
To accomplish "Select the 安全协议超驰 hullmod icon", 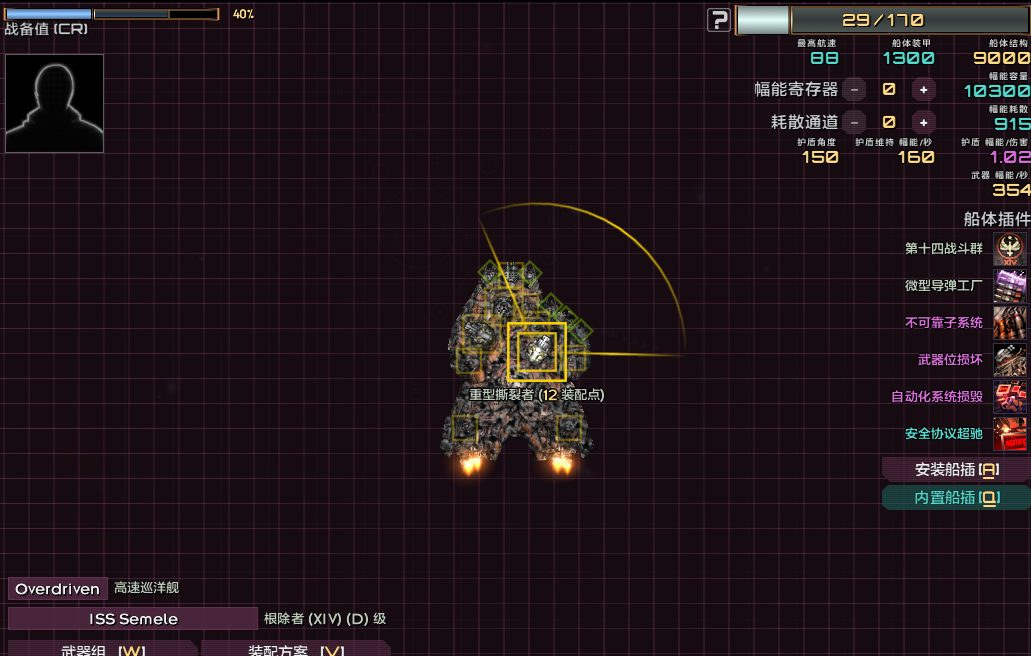I will coord(1010,434).
